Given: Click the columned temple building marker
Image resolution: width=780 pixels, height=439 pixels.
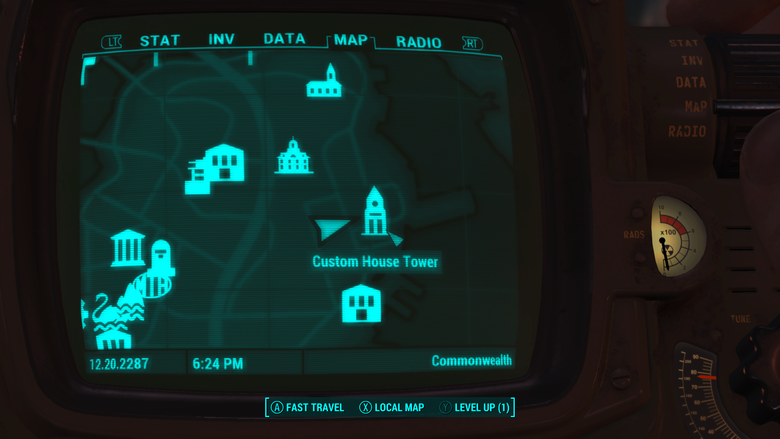Looking at the screenshot, I should point(128,248).
